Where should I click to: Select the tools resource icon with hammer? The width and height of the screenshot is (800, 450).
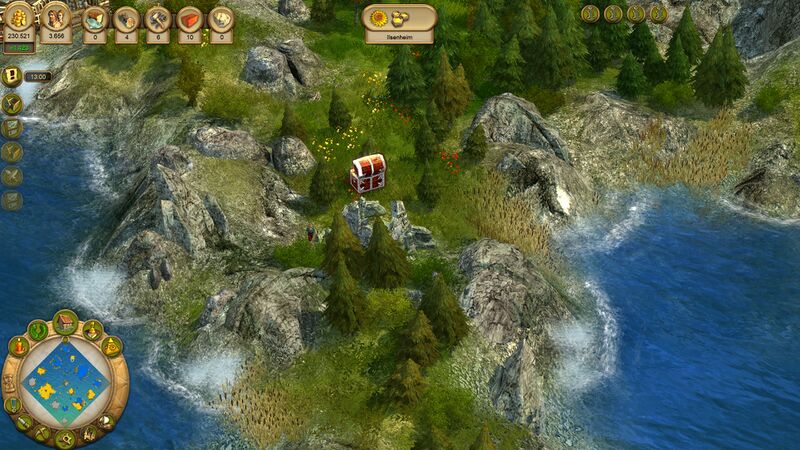coord(157,20)
